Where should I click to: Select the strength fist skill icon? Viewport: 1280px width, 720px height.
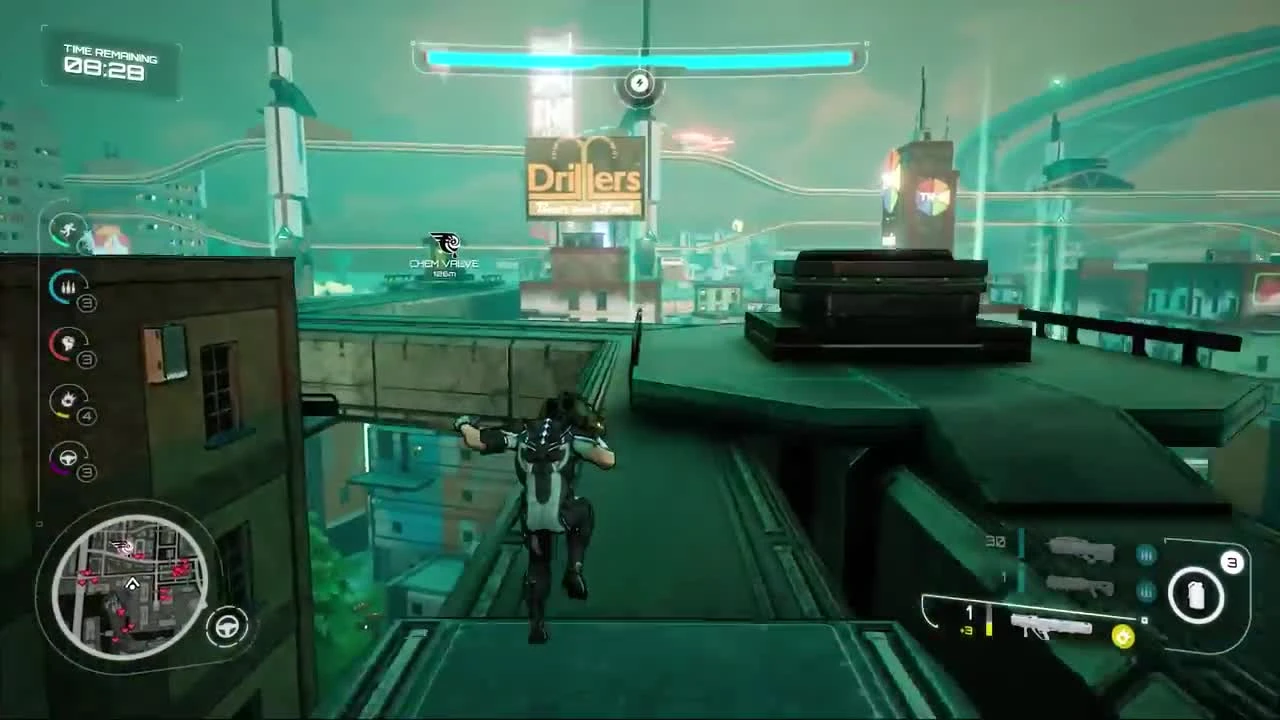(x=67, y=344)
